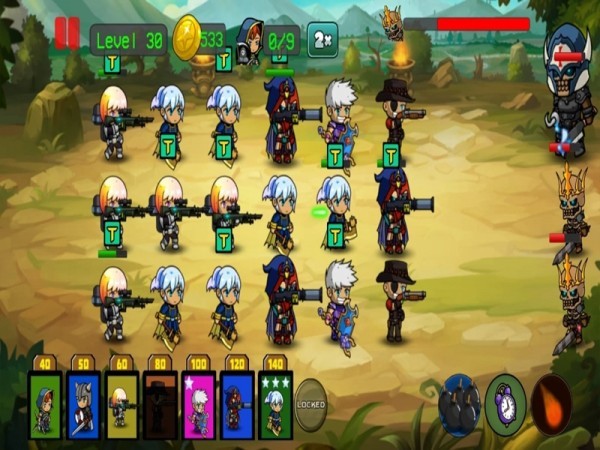Pick the 60-cost blonde gunner card
This screenshot has width=600, height=450.
122,404
